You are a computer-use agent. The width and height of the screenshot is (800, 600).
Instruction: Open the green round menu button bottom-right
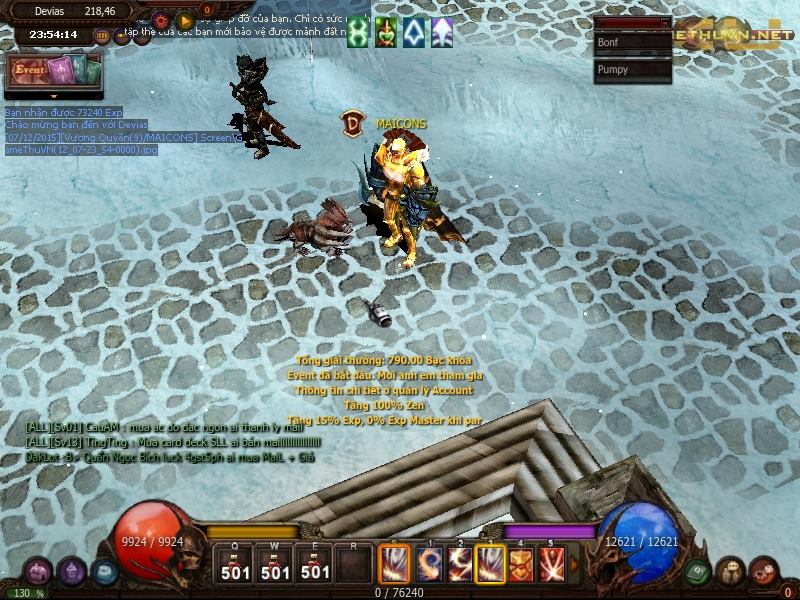(x=699, y=571)
